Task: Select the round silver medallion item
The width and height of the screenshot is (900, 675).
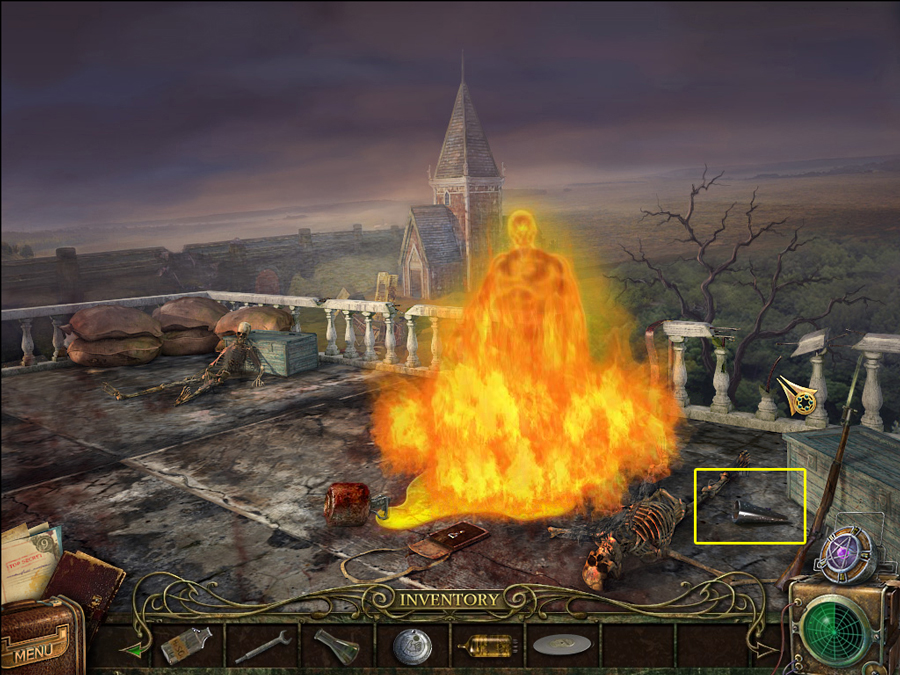Action: [411, 646]
